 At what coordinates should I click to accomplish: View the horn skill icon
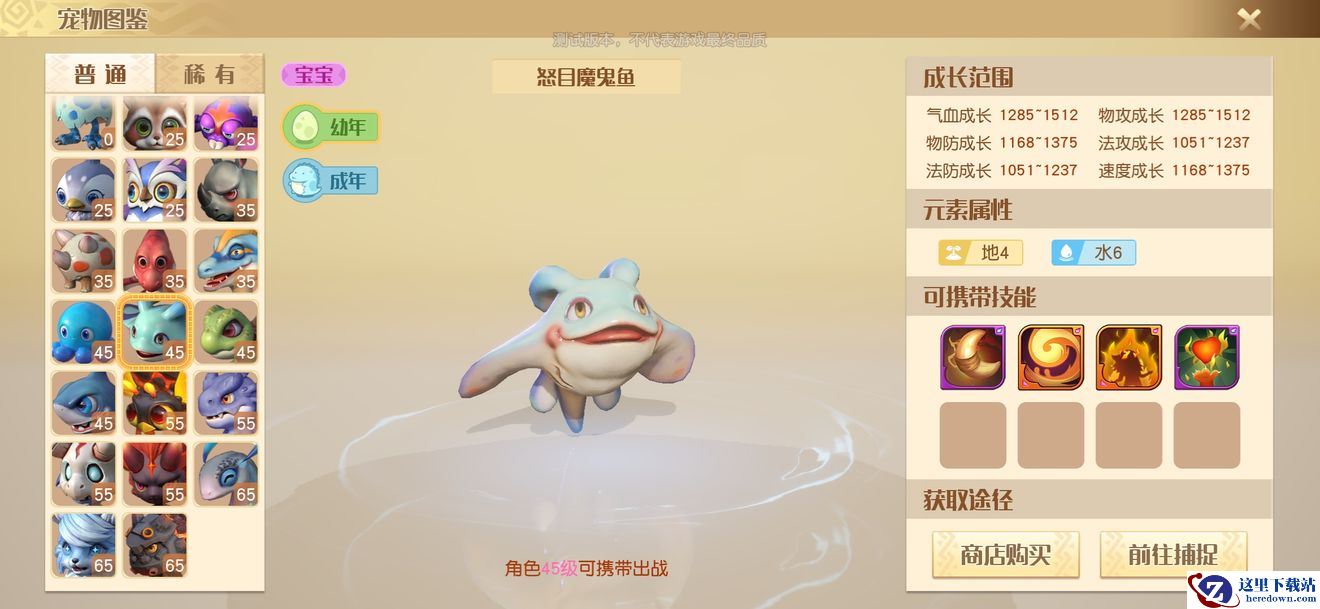972,357
